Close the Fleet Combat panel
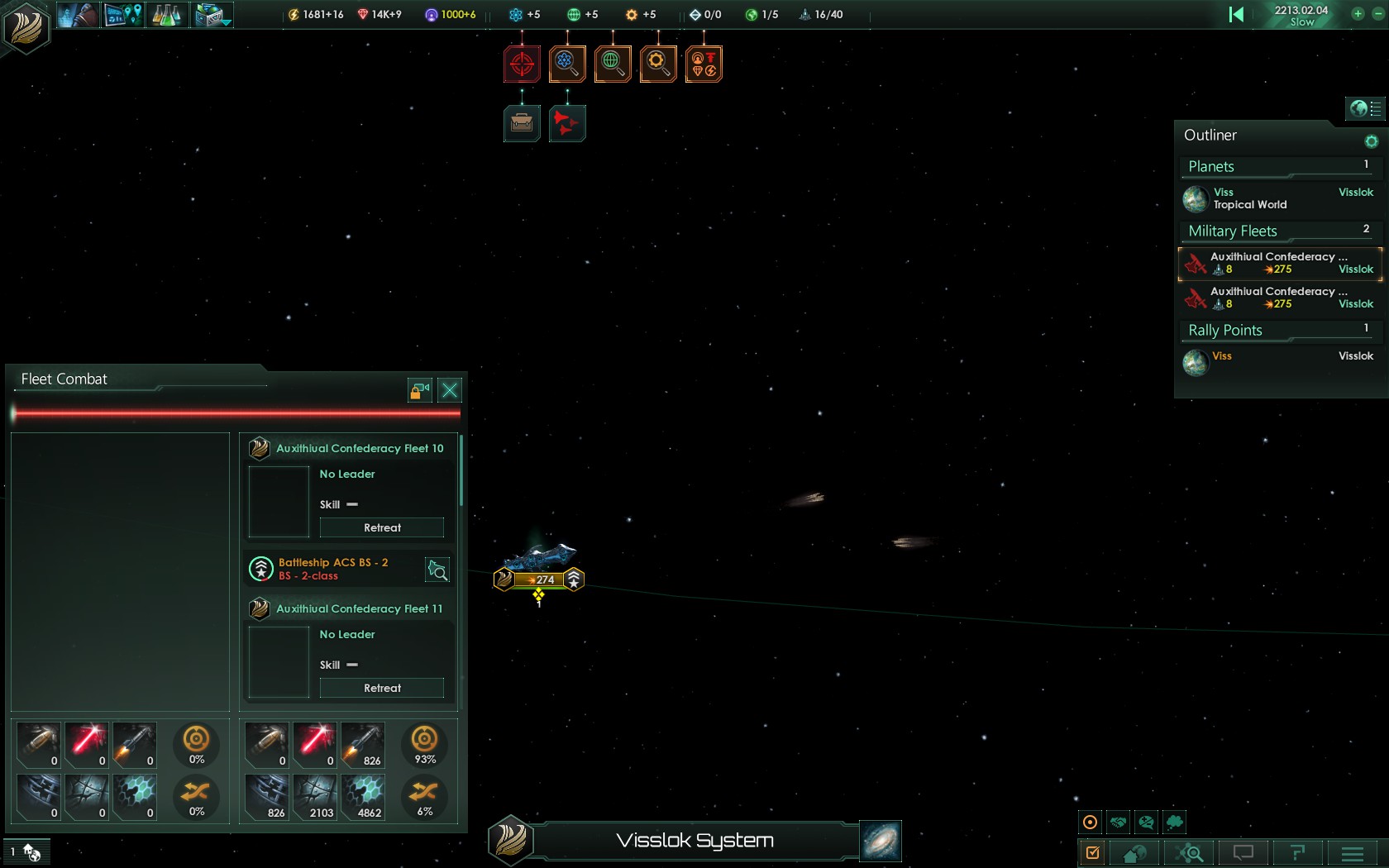Image resolution: width=1389 pixels, height=868 pixels. click(x=450, y=390)
